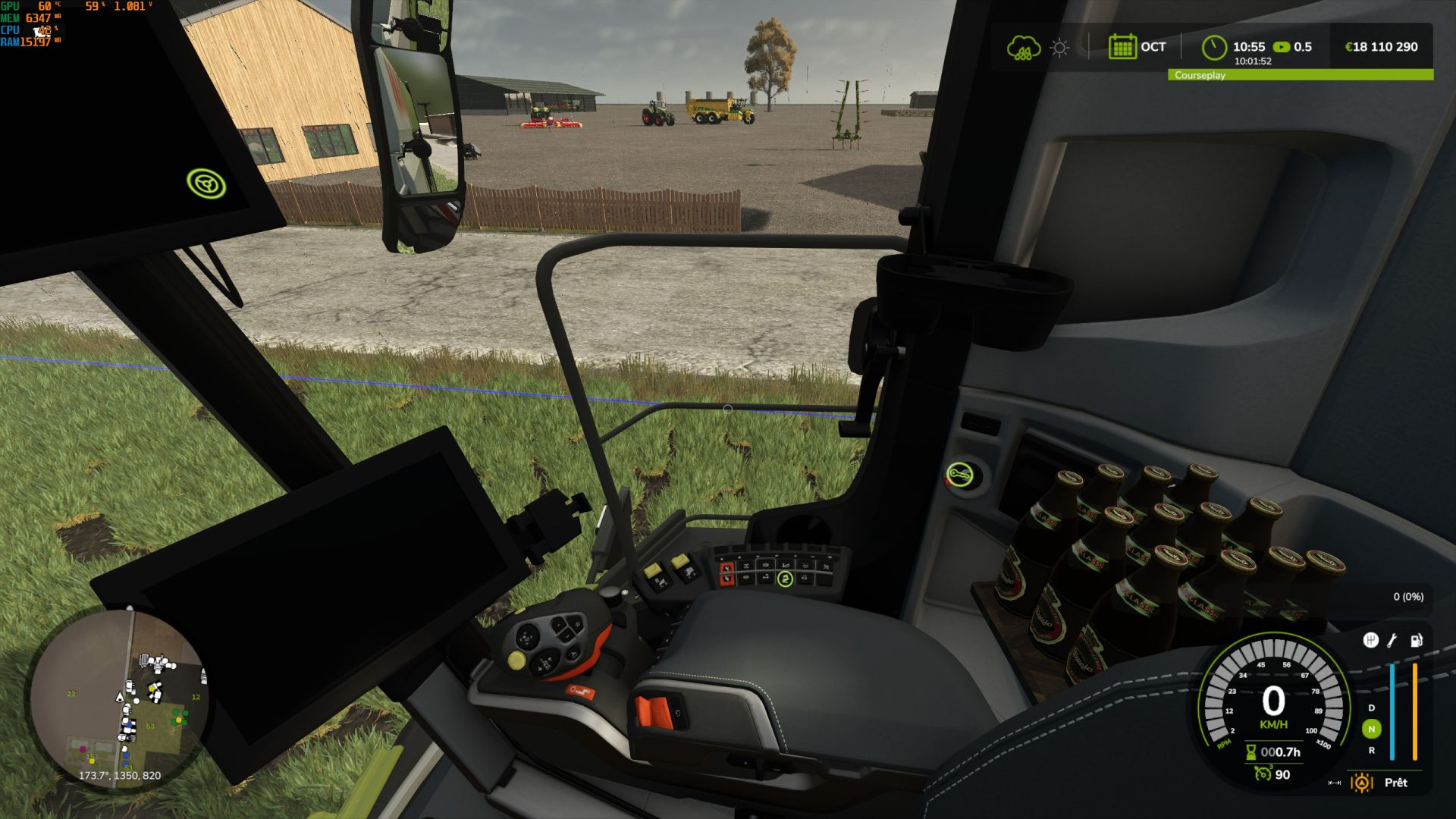Select the R reverse gear letter
This screenshot has height=819, width=1456.
click(x=1371, y=750)
